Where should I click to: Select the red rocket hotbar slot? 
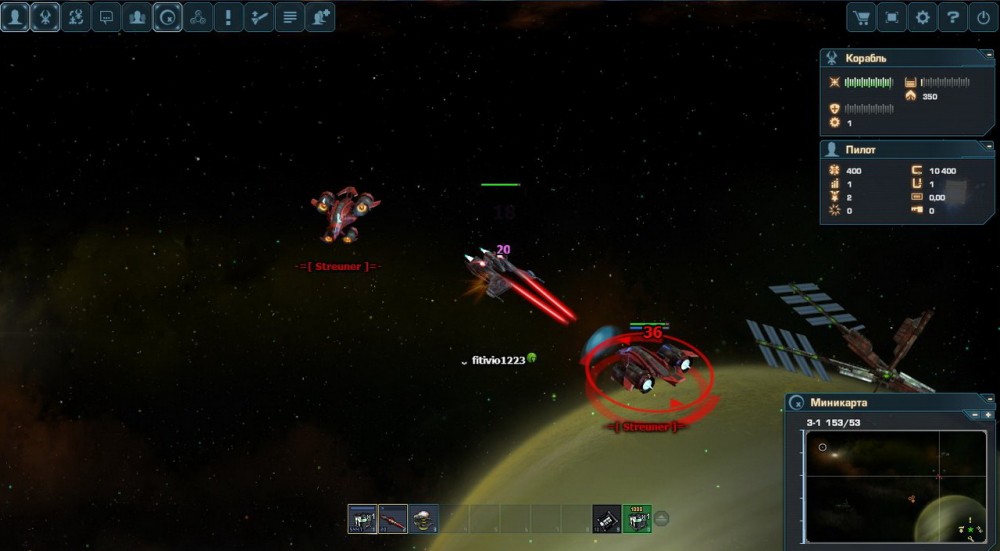pos(393,519)
